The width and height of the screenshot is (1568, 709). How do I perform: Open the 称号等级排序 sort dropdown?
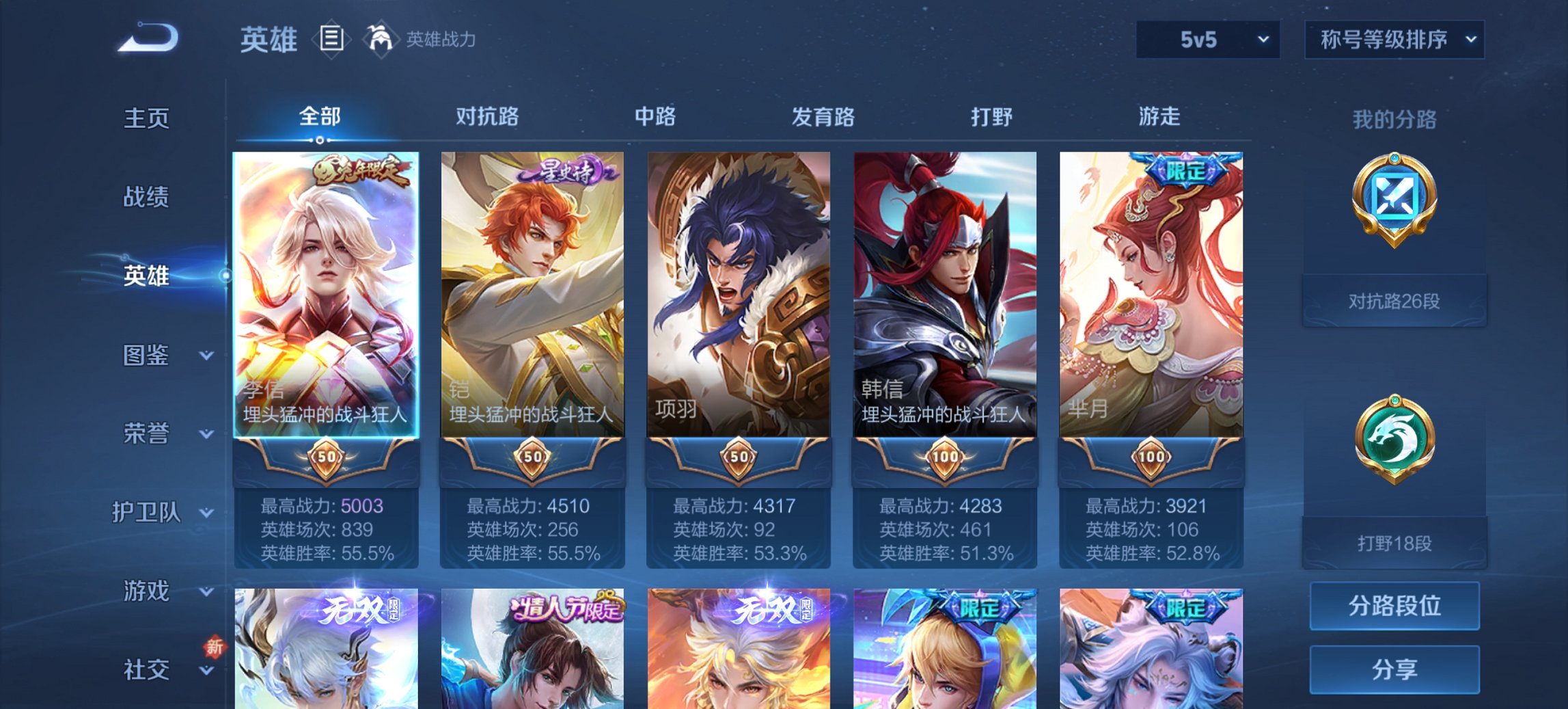(1394, 39)
